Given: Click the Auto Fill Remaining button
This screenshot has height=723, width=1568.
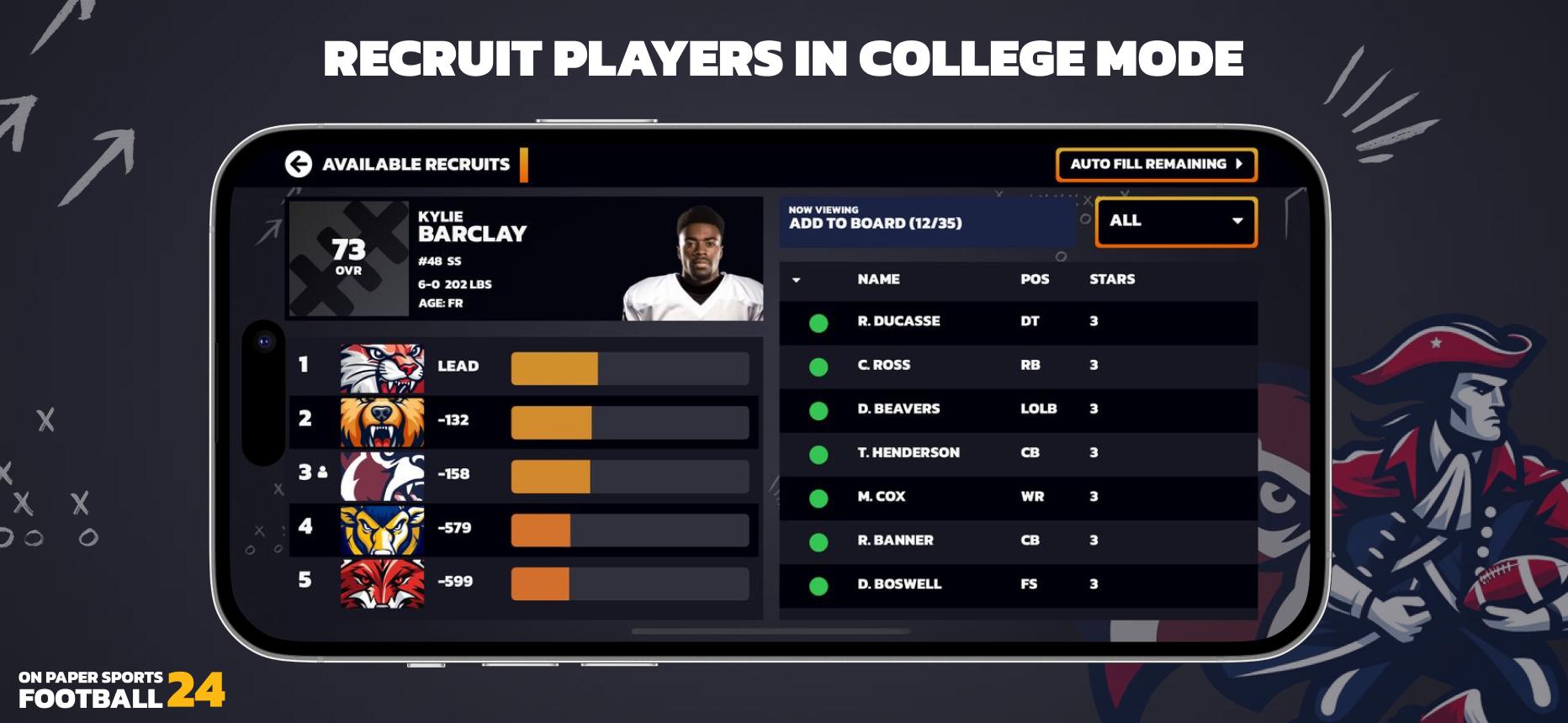Looking at the screenshot, I should pos(1157,165).
